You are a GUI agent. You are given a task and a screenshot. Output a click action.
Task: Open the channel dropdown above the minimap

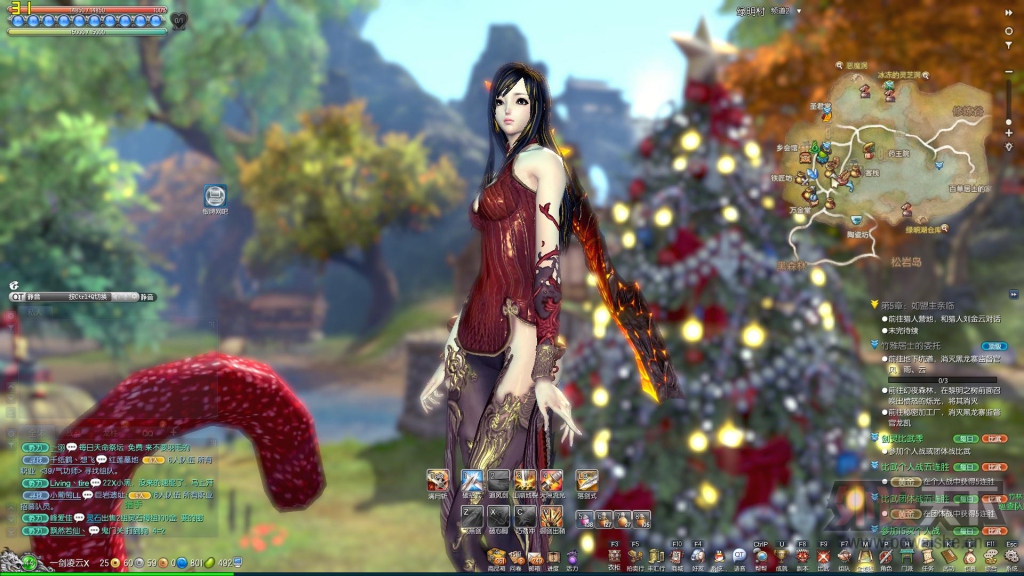(x=797, y=10)
